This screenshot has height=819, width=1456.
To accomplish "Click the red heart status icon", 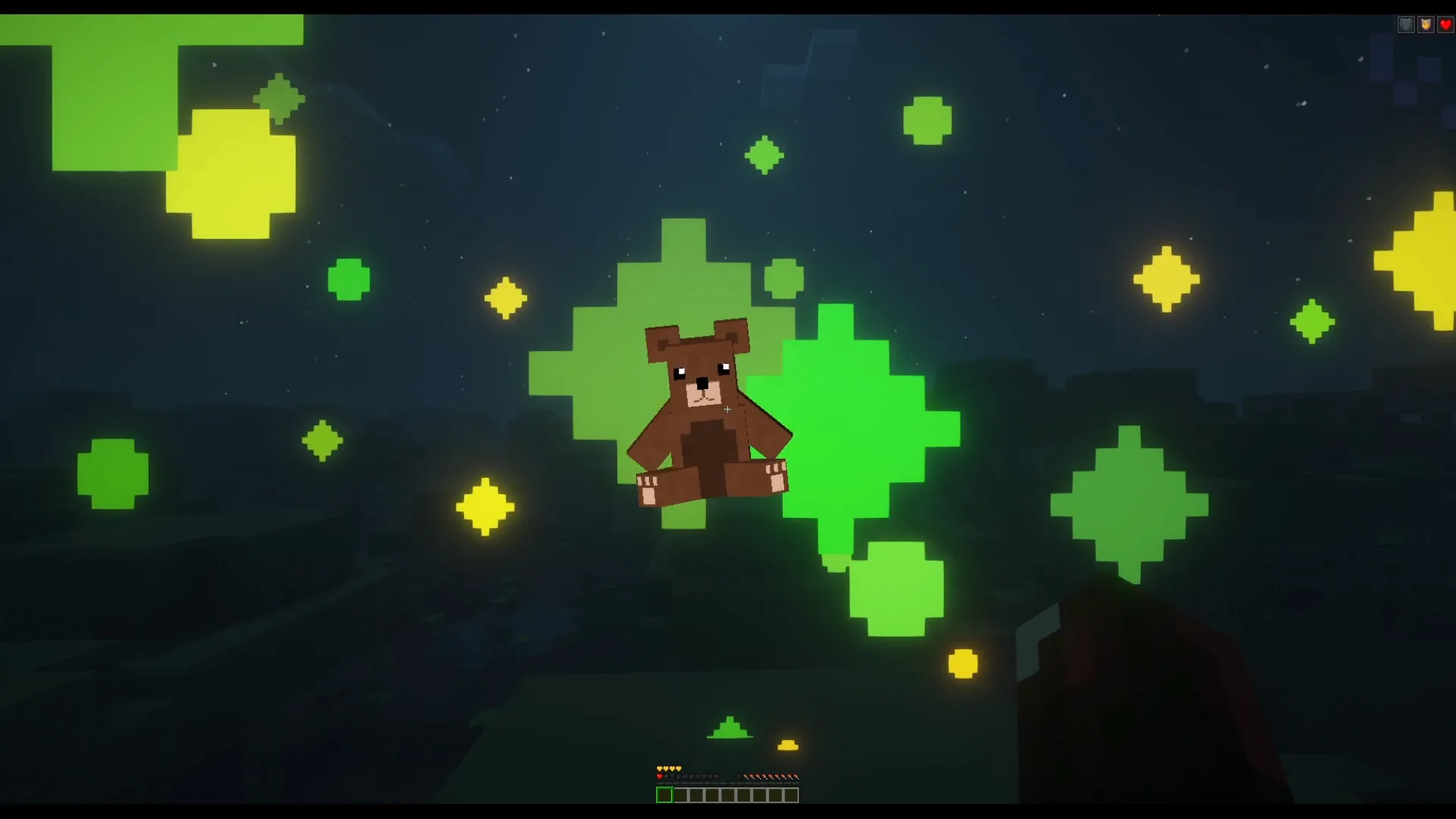I will click(1446, 24).
